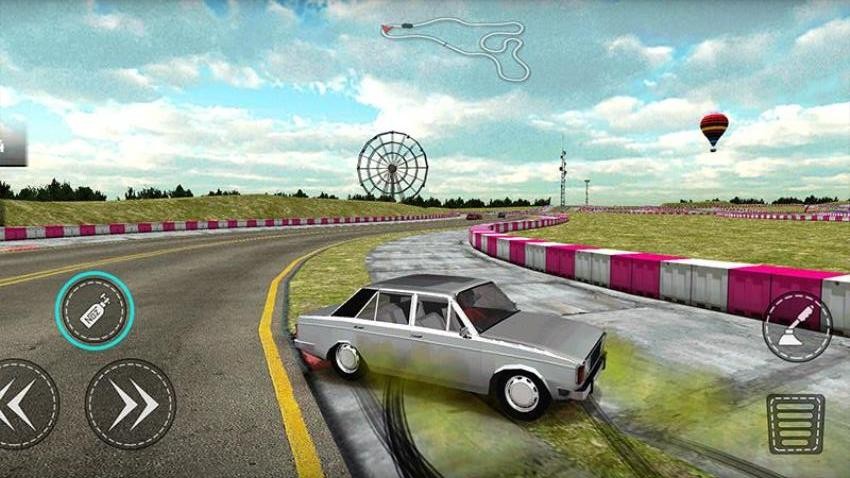Pull the handbrake lever button
This screenshot has height=478, width=850.
point(797,327)
